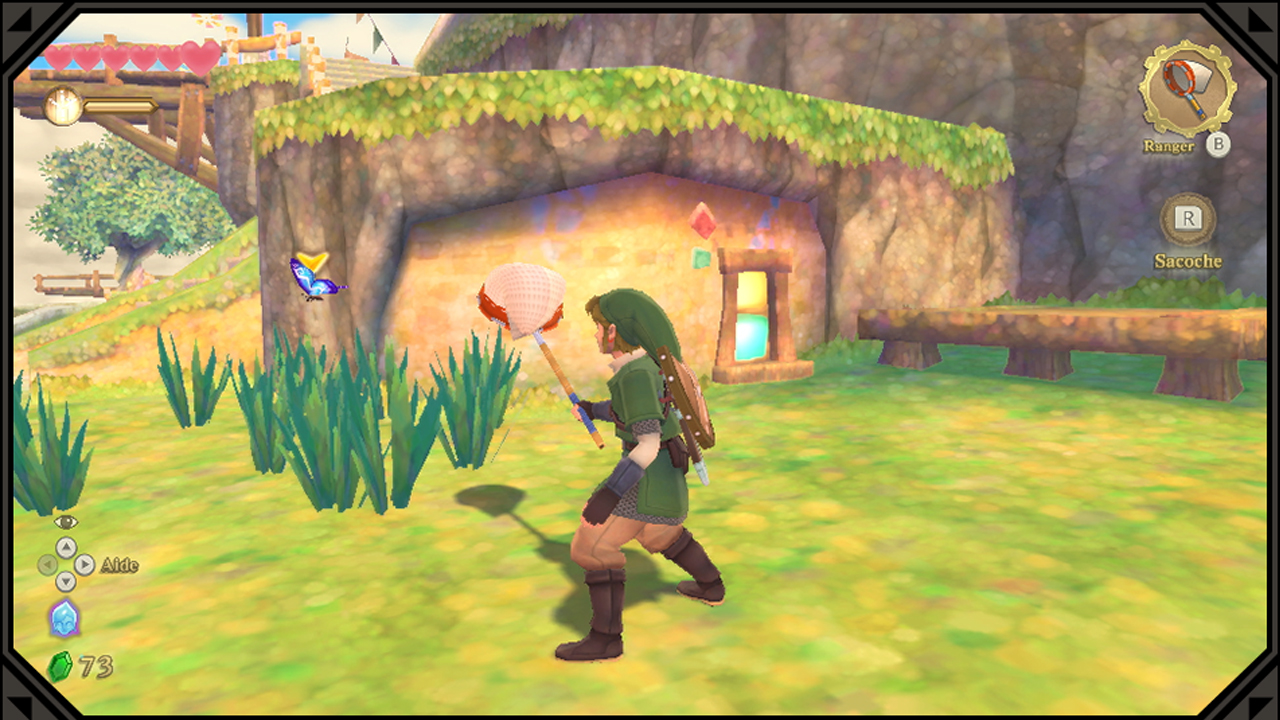Expand help by clicking the right d-pad arrow
This screenshot has width=1280, height=720.
point(83,565)
